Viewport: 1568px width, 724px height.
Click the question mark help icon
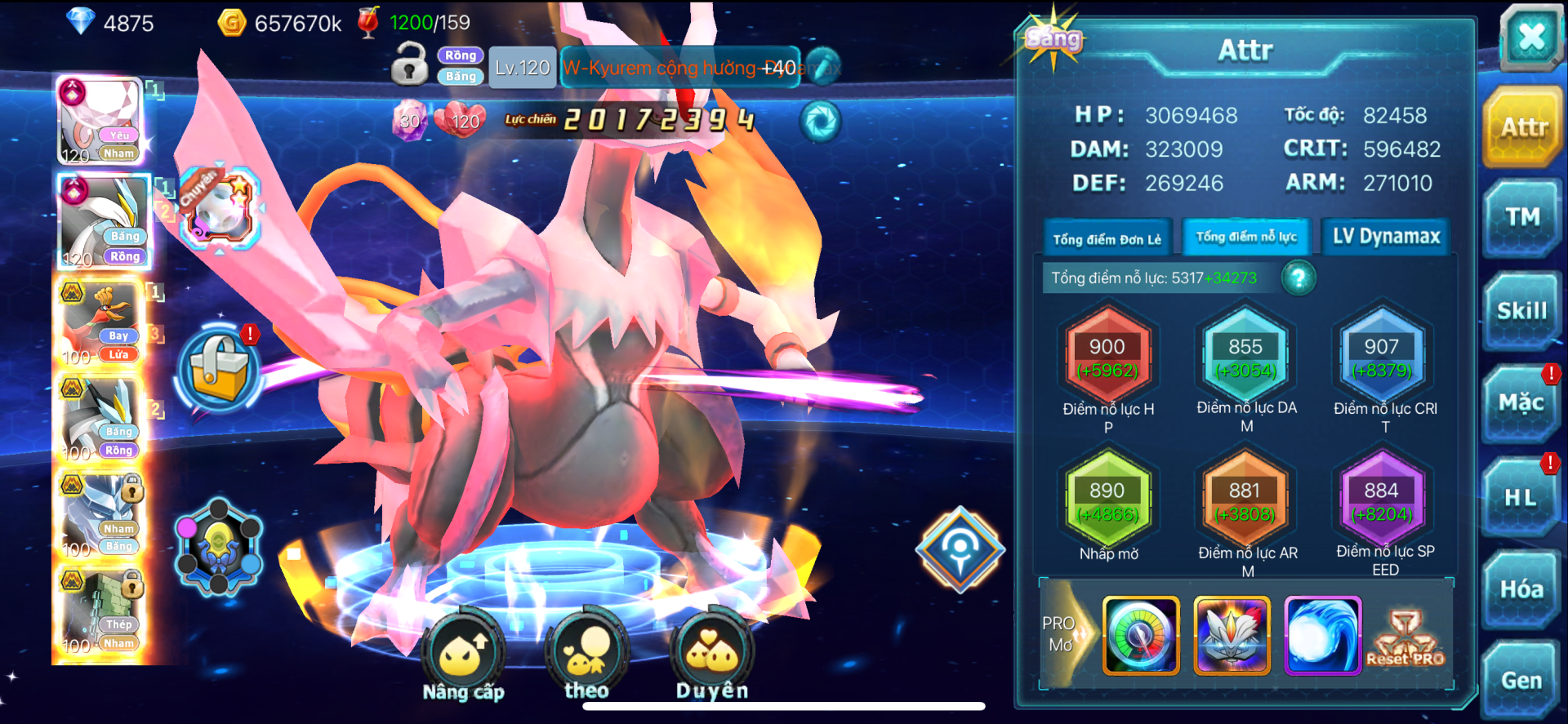(1298, 278)
